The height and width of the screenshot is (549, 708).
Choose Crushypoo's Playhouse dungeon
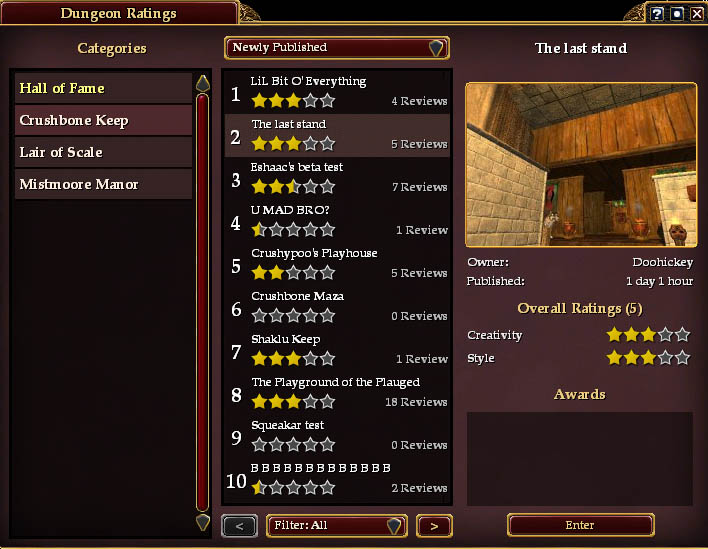337,264
